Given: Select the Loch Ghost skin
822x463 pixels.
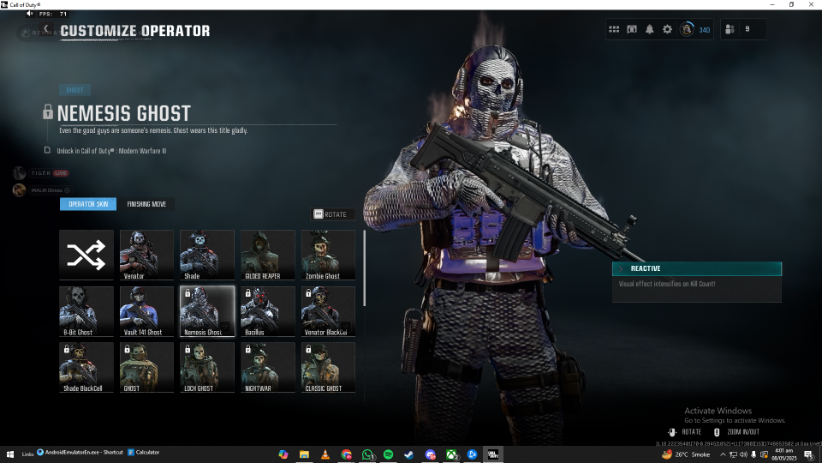Looking at the screenshot, I should [207, 366].
